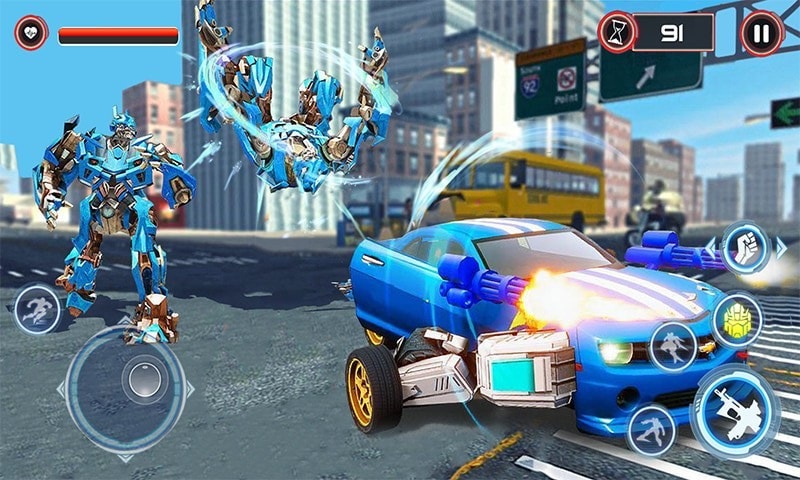Viewport: 800px width, 480px height.
Task: Click the right arrow beside the fist icon
Action: coord(781,247)
